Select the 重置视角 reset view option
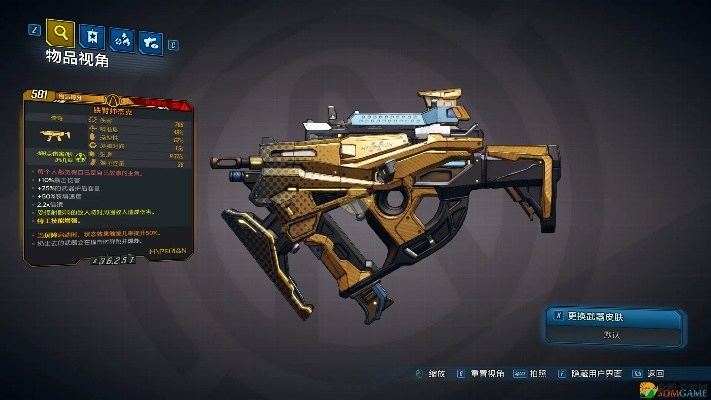The image size is (711, 400). click(487, 374)
